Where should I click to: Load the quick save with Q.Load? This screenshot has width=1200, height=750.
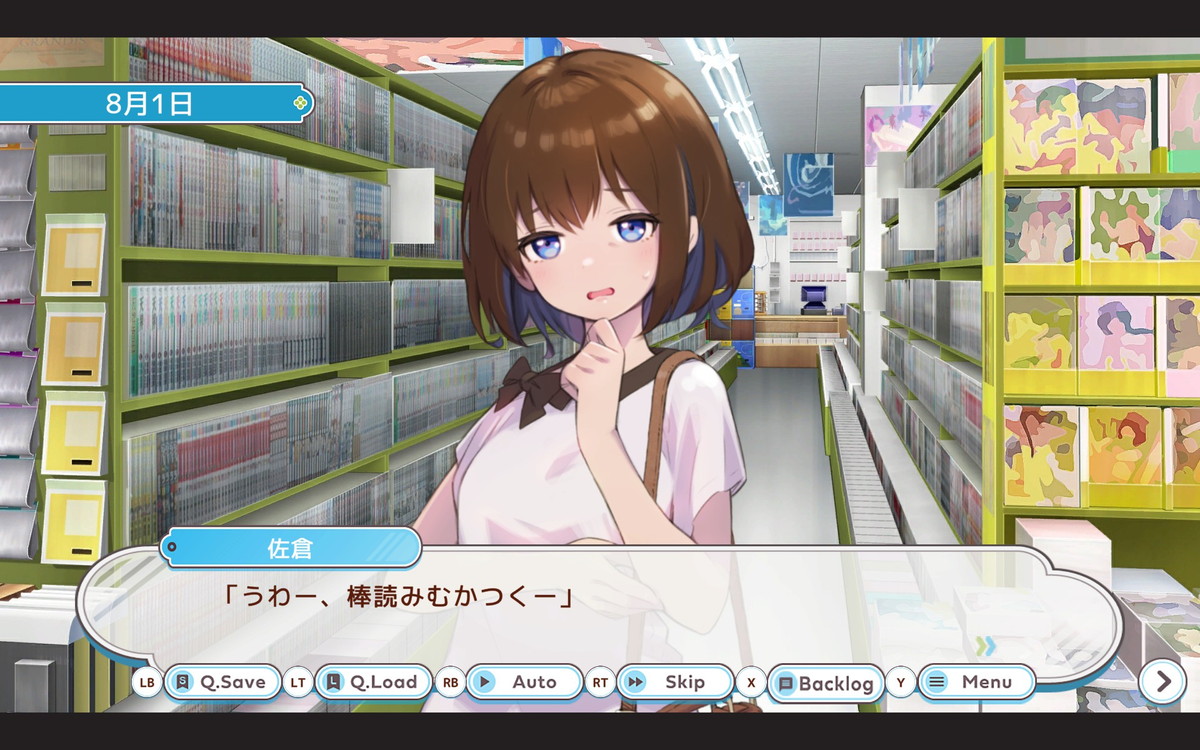pyautogui.click(x=373, y=682)
